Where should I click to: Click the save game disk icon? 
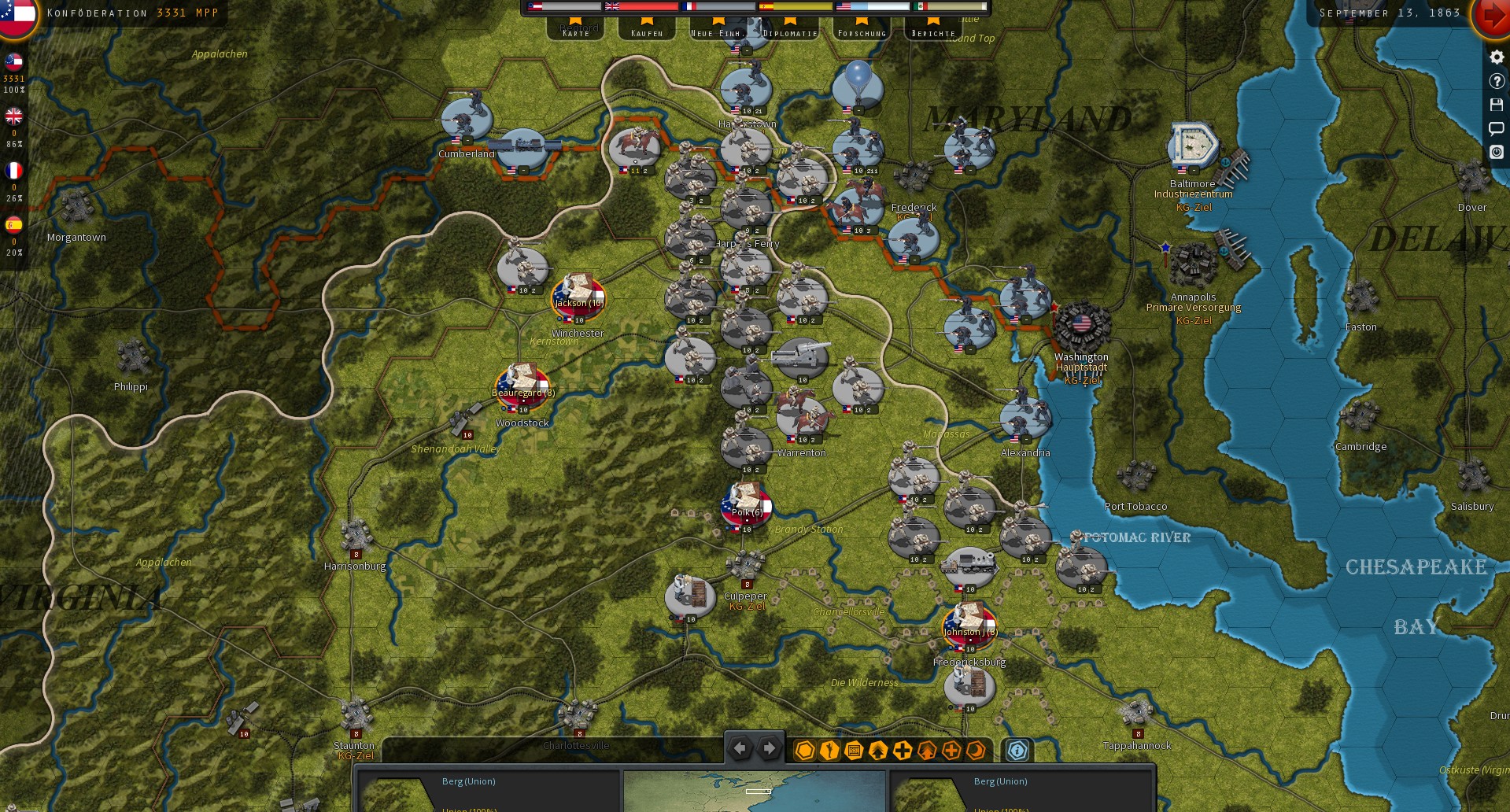1497,105
